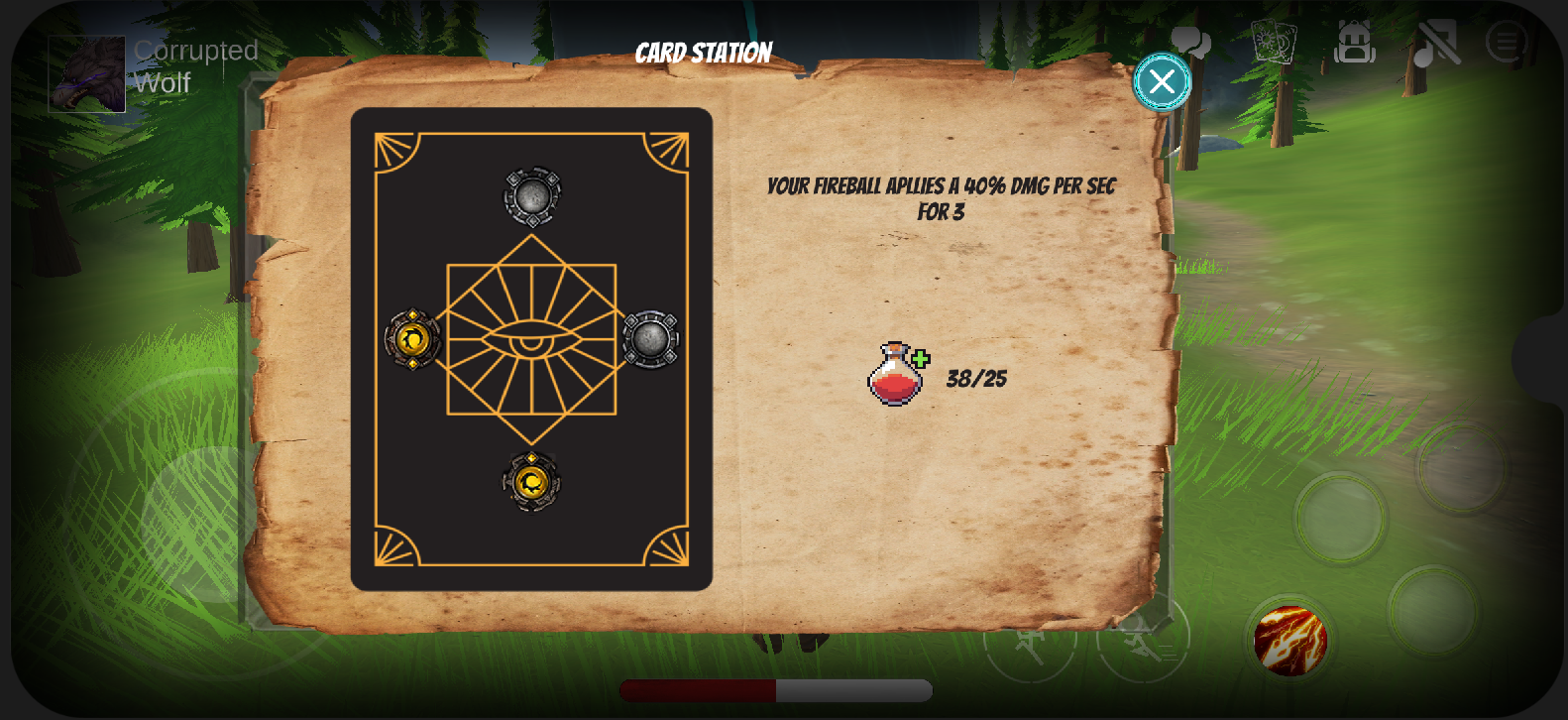This screenshot has width=1568, height=720.
Task: Open the backpack inventory
Action: pyautogui.click(x=1354, y=43)
